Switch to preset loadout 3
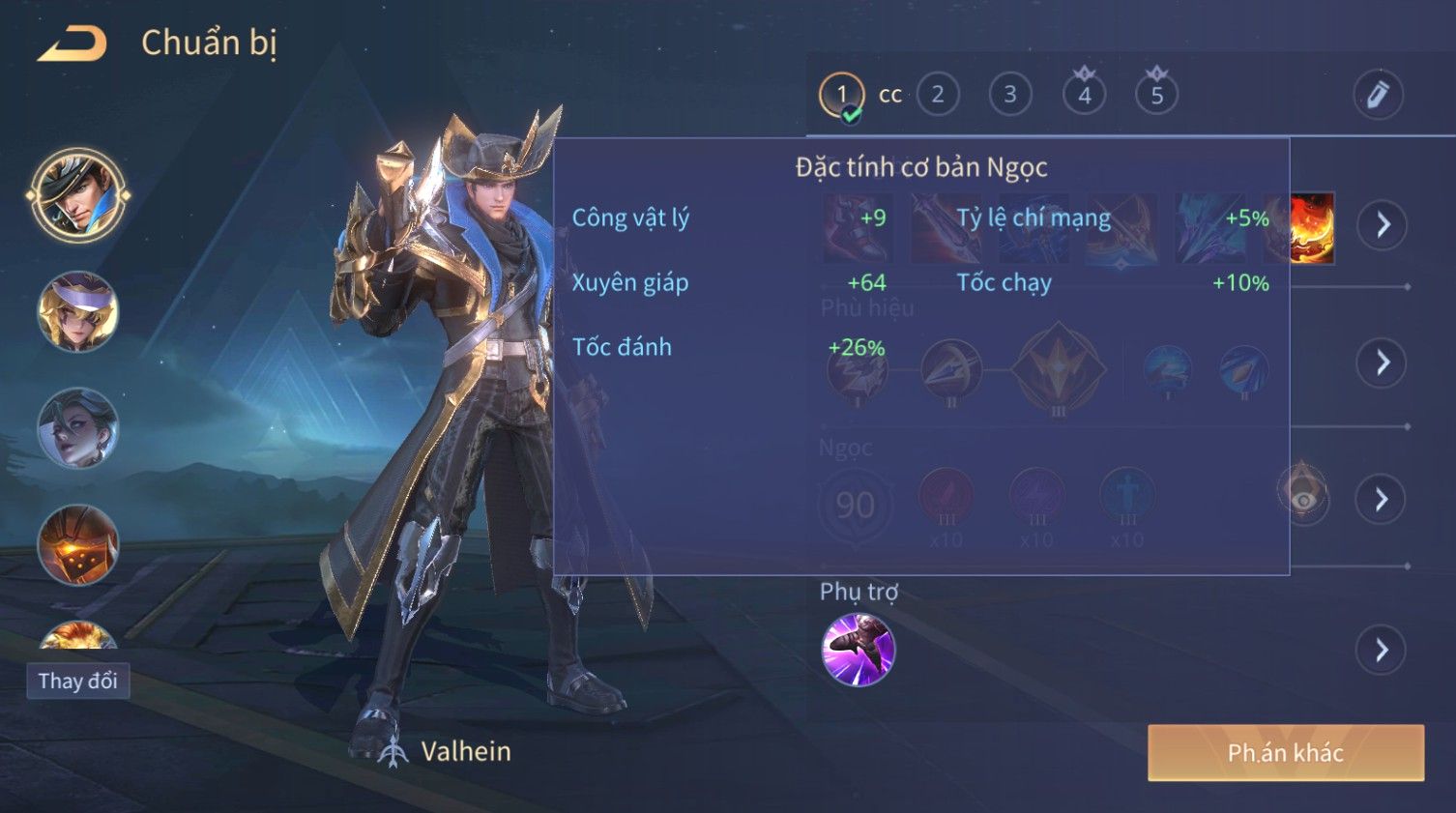 1009,95
